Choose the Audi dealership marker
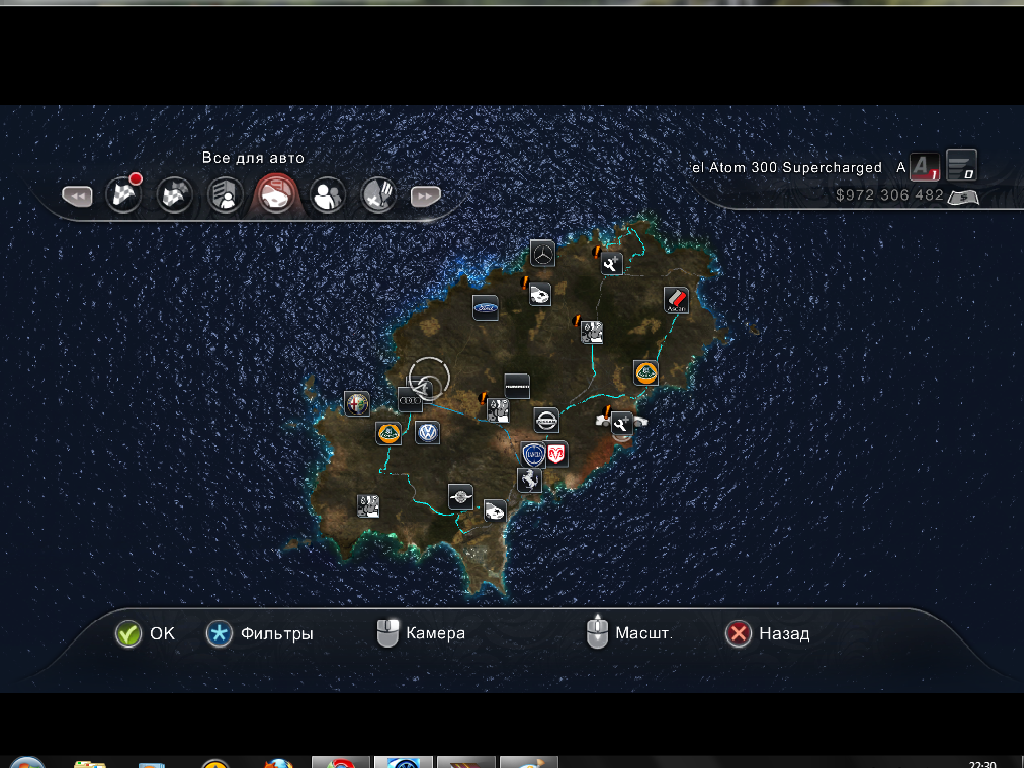 pos(411,399)
